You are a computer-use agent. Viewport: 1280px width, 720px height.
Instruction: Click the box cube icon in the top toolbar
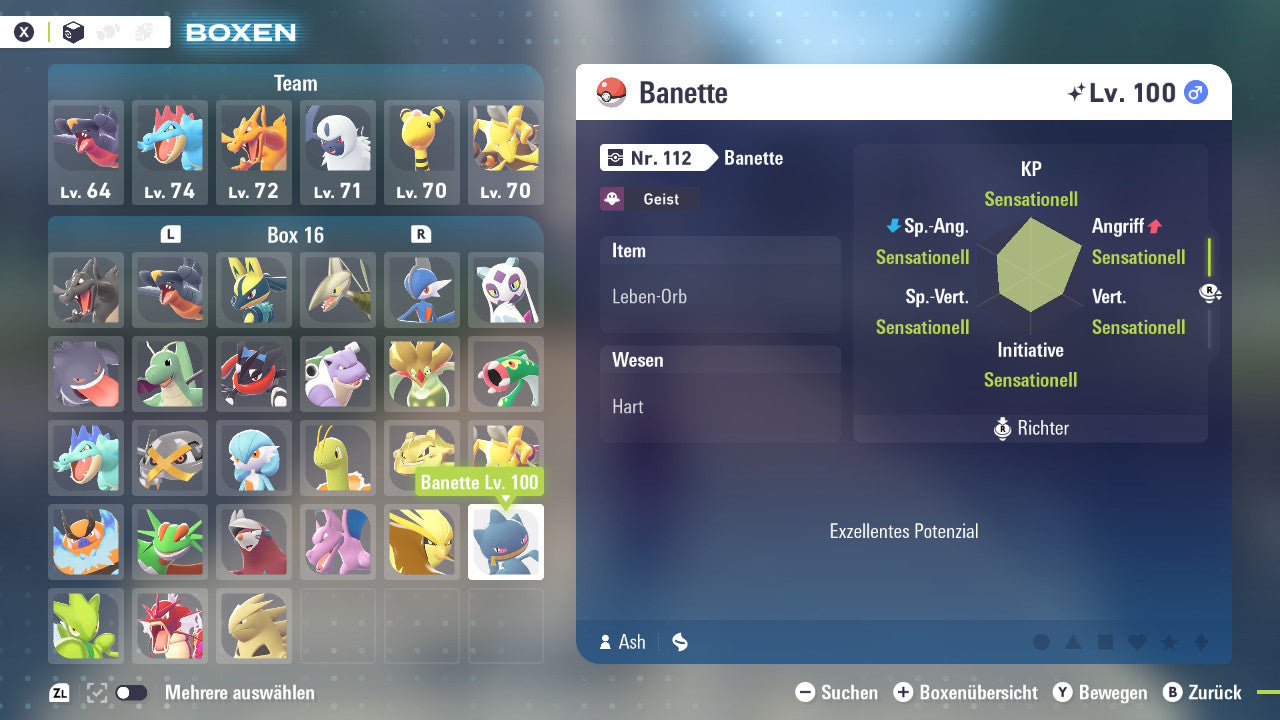pos(71,31)
